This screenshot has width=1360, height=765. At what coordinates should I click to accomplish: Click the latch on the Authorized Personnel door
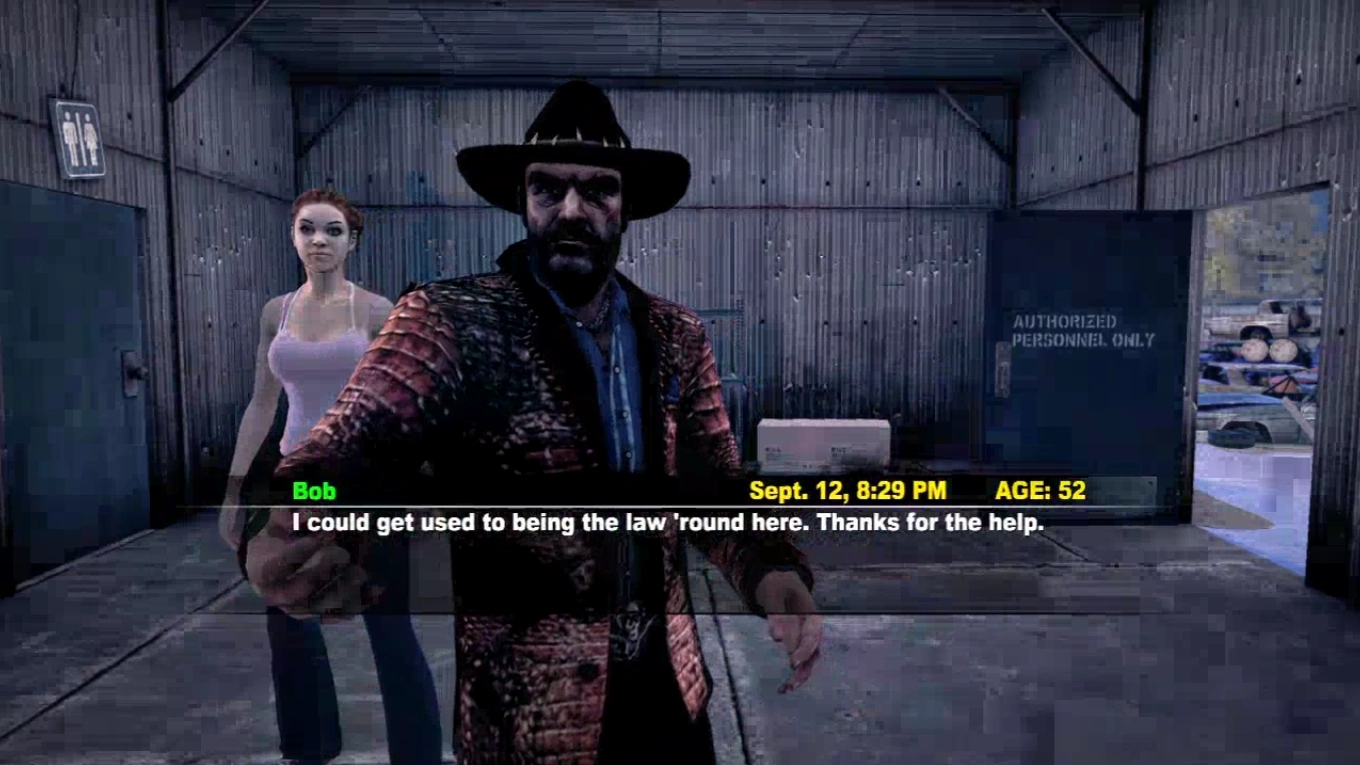tap(1002, 368)
